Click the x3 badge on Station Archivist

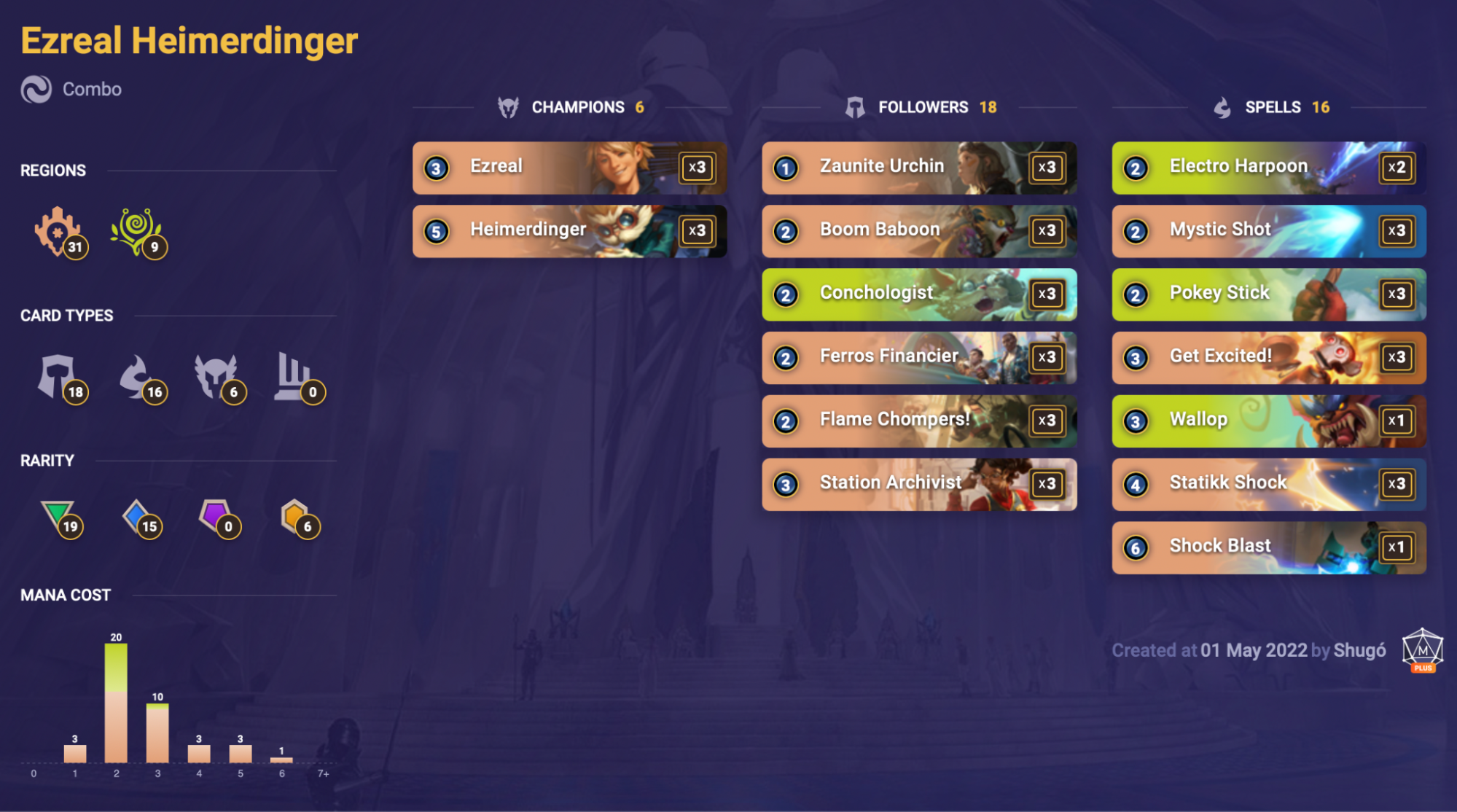pyautogui.click(x=1048, y=484)
